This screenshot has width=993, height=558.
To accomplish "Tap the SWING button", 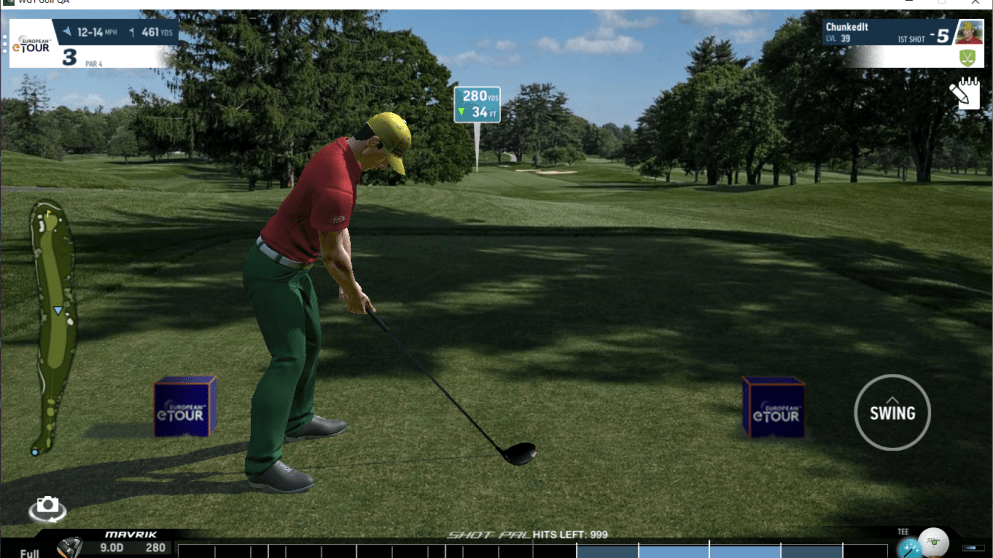I will coord(892,412).
